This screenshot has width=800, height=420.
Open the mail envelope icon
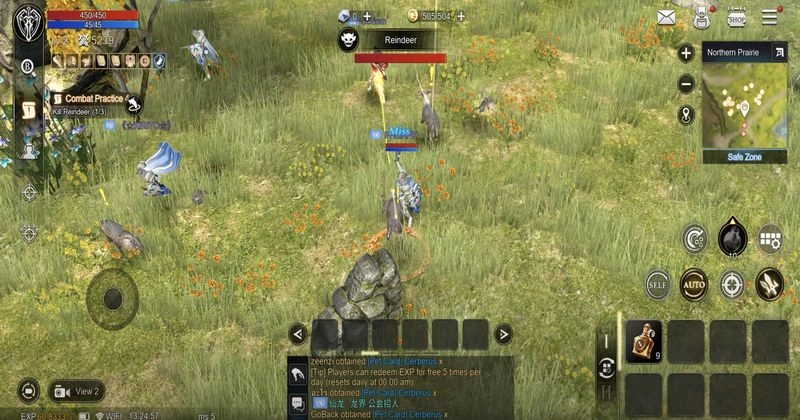pyautogui.click(x=666, y=17)
